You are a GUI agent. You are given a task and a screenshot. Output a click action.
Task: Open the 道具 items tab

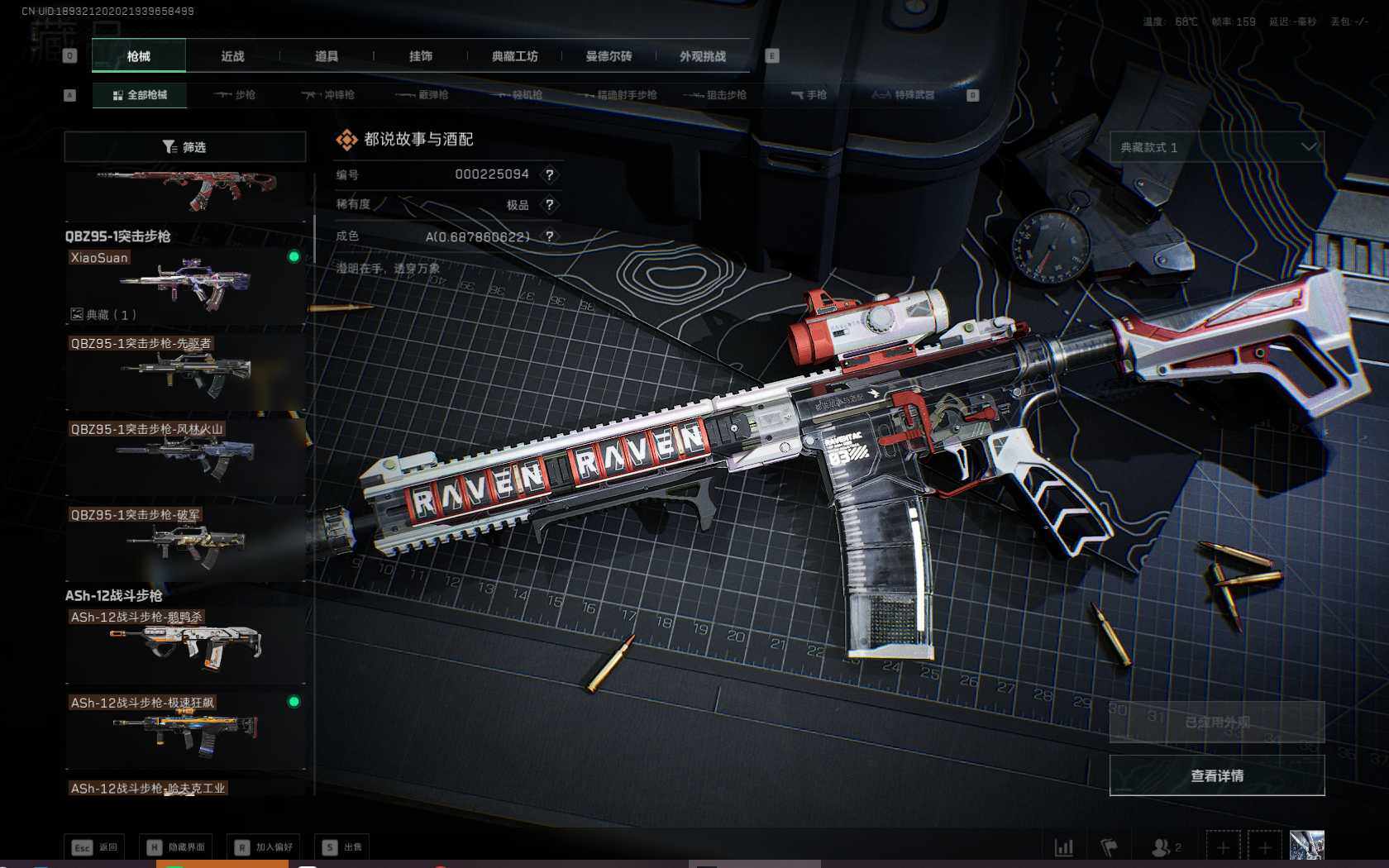pos(327,56)
